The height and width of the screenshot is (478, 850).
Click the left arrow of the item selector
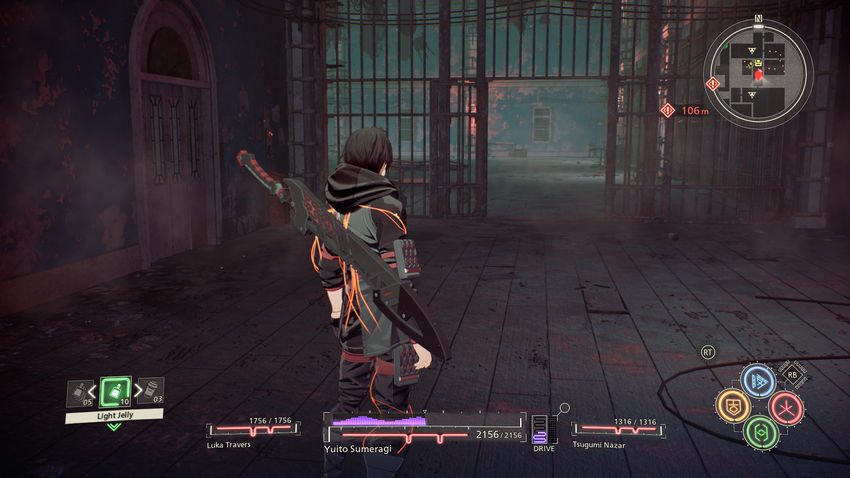[x=95, y=393]
